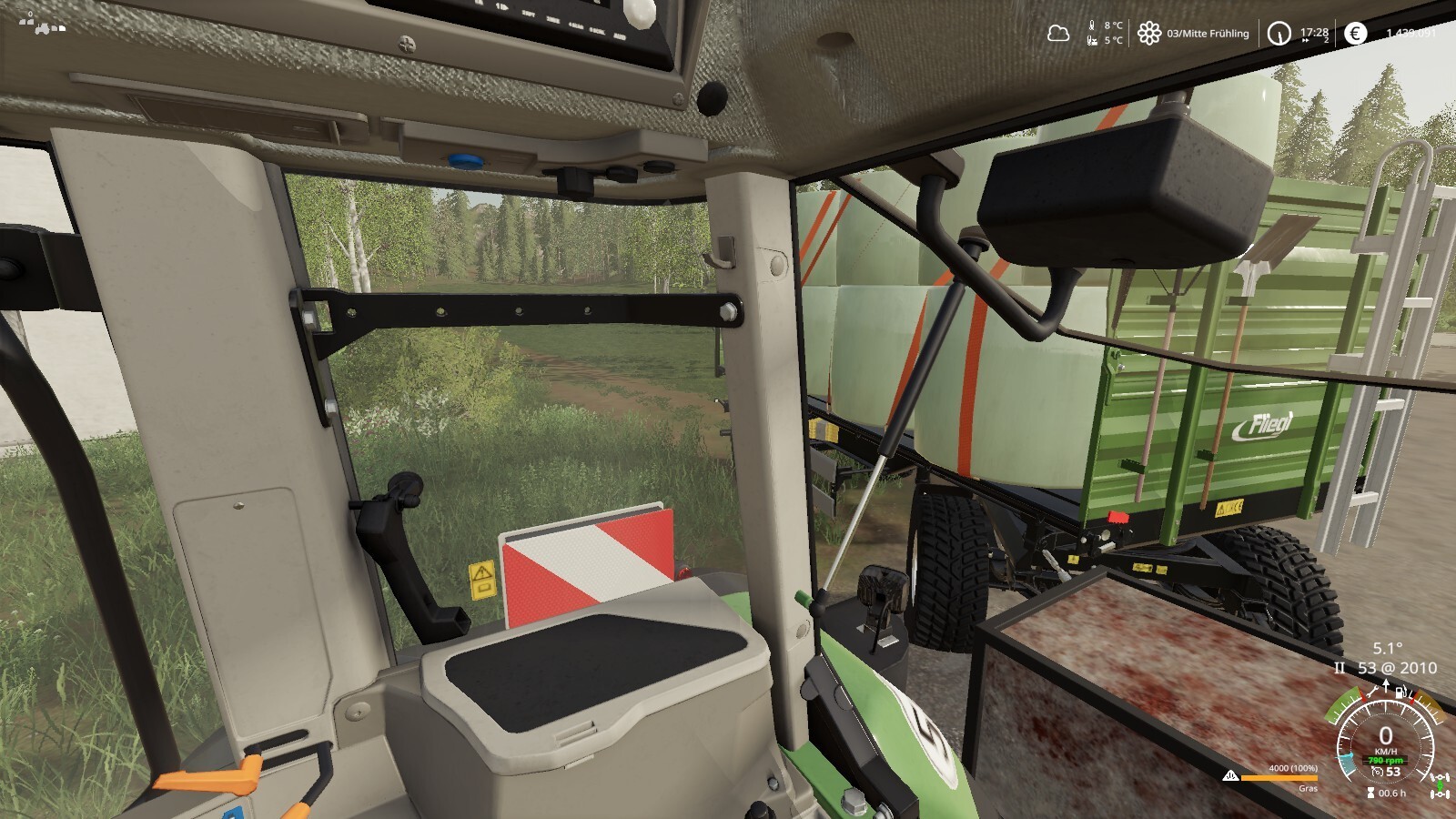Select the thermometer temperature icon
The image size is (1456, 819).
click(1092, 26)
